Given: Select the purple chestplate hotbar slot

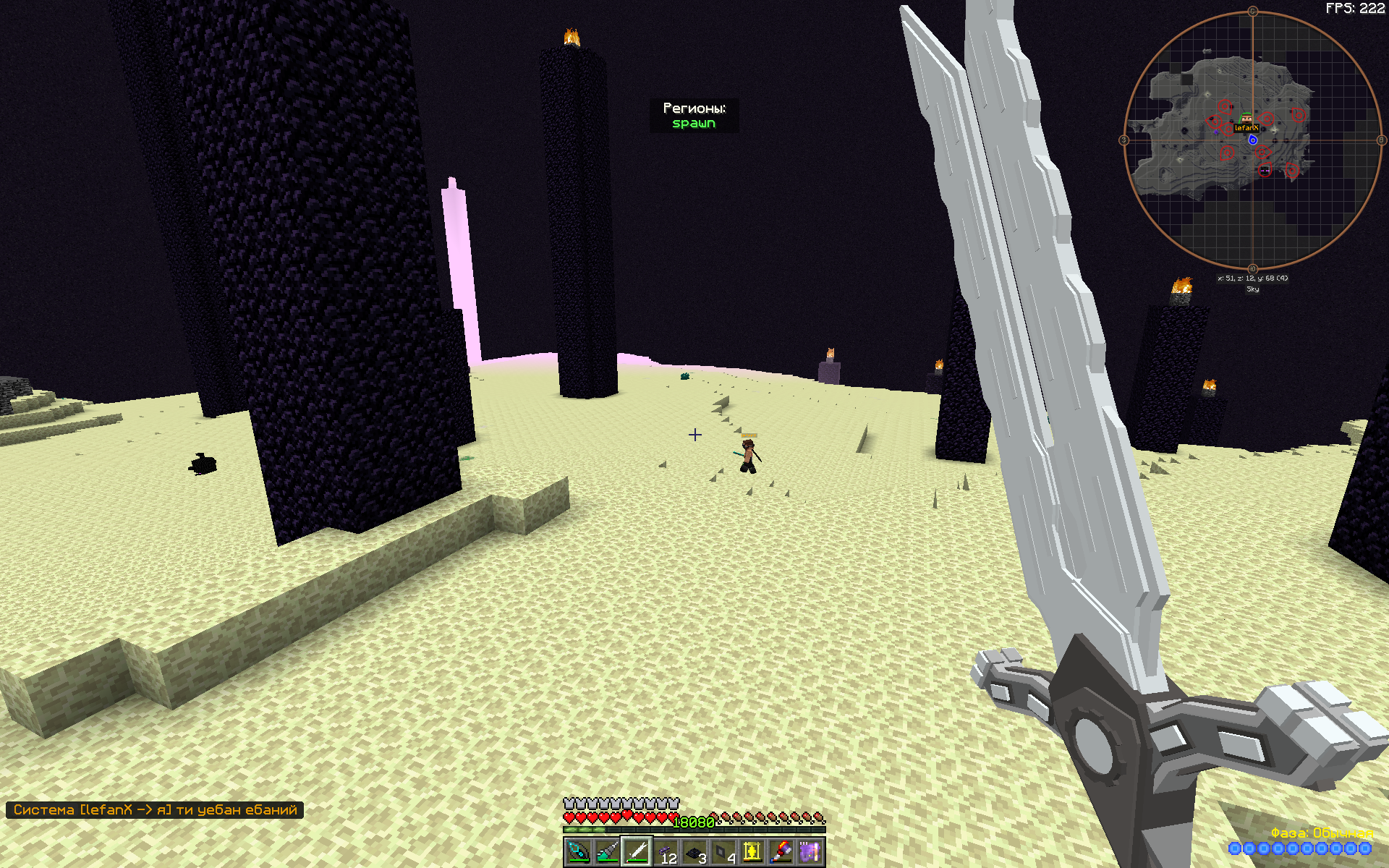Looking at the screenshot, I should point(810,851).
